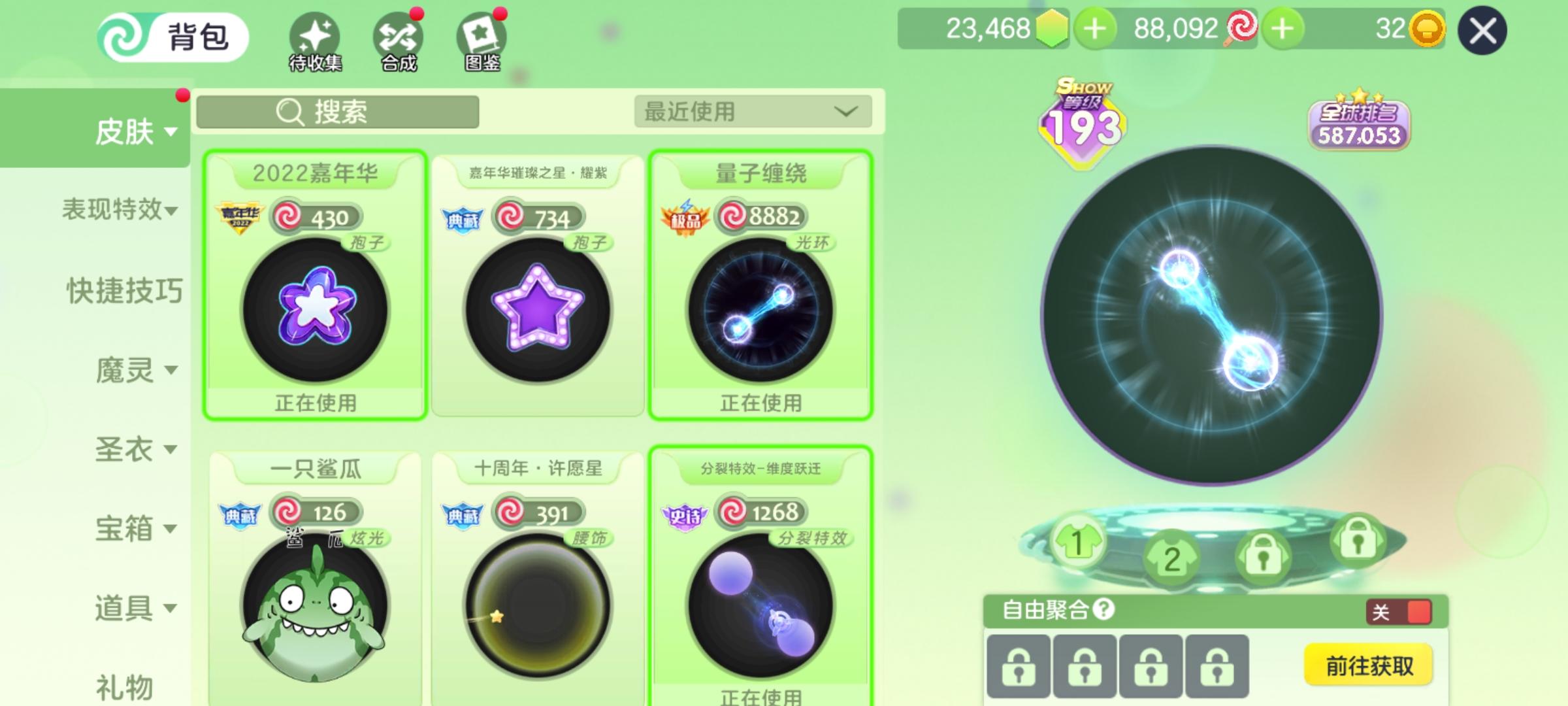Expand the 表现特效 category
This screenshot has height=706, width=1568.
pos(118,210)
